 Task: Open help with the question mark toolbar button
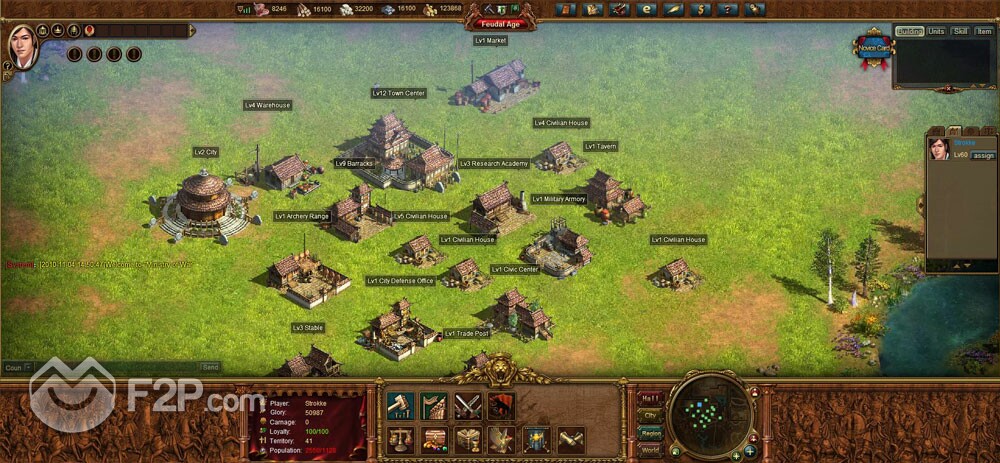pos(727,10)
